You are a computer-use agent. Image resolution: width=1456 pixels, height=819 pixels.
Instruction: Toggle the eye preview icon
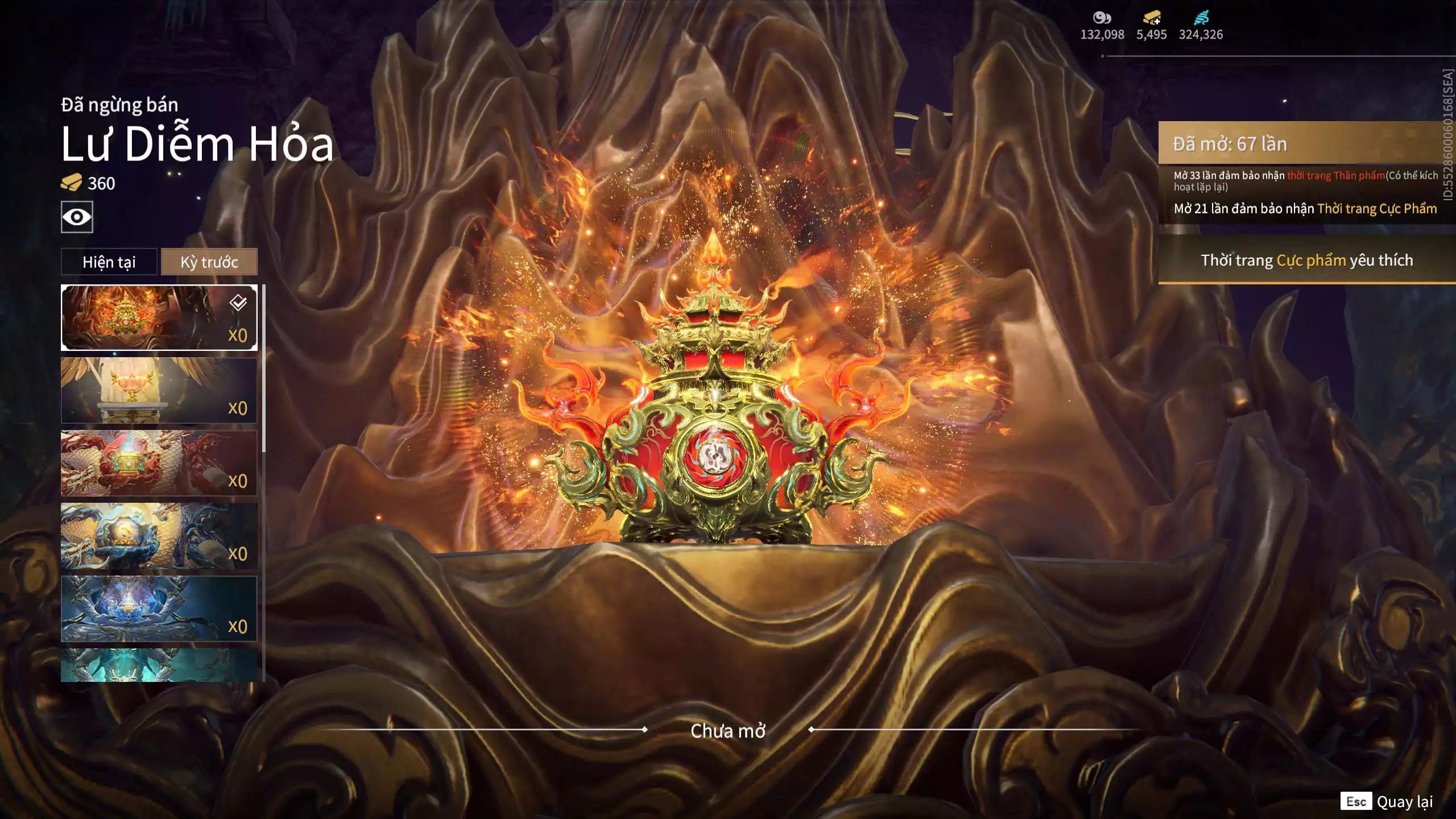click(77, 217)
